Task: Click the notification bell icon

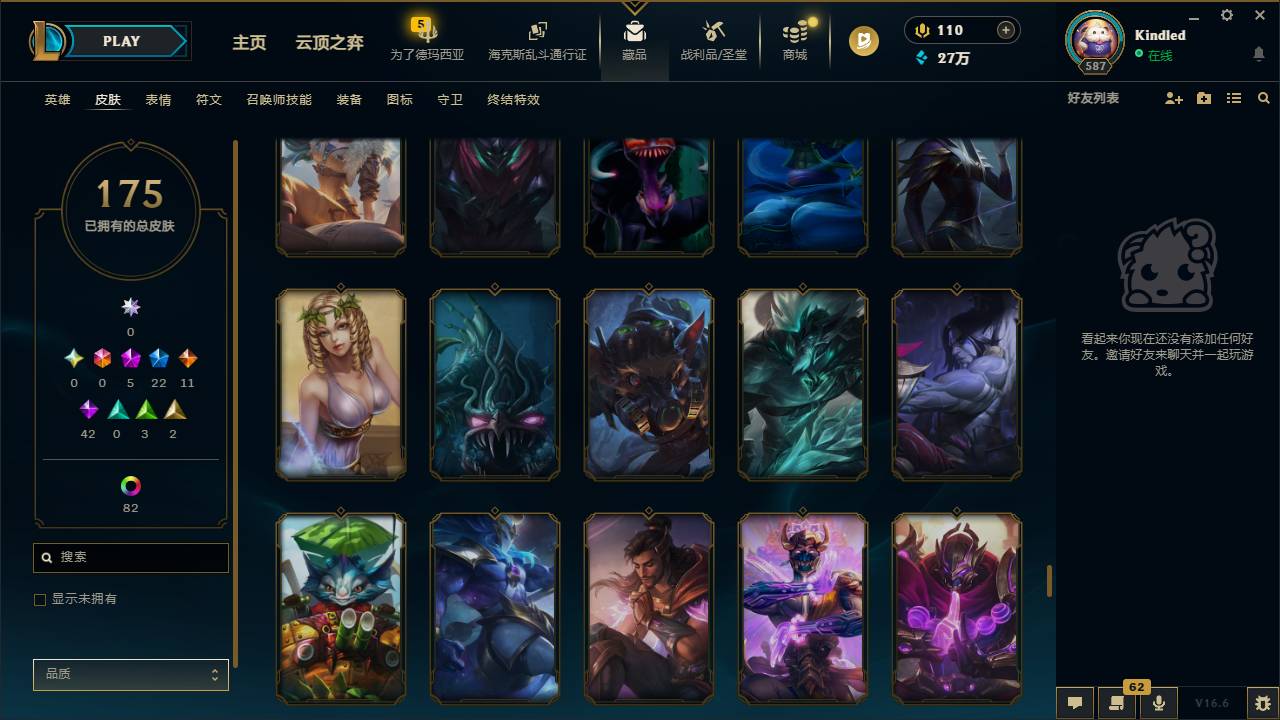Action: [1258, 55]
